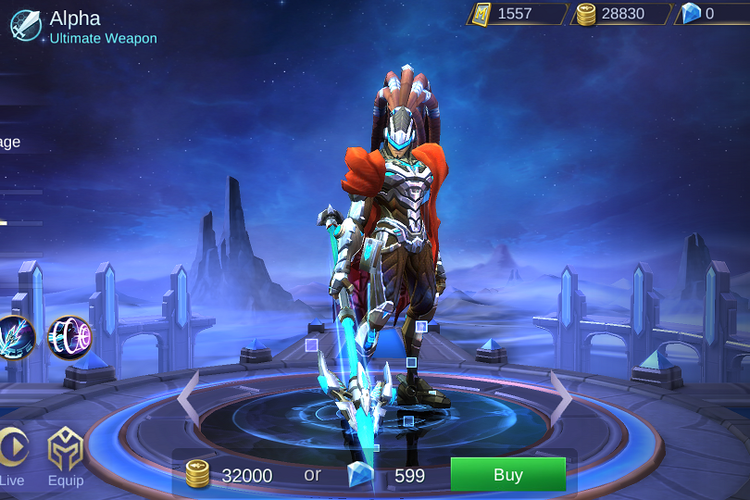Viewport: 750px width, 500px height.
Task: Select the circular ring-blast skill icon
Action: point(69,337)
